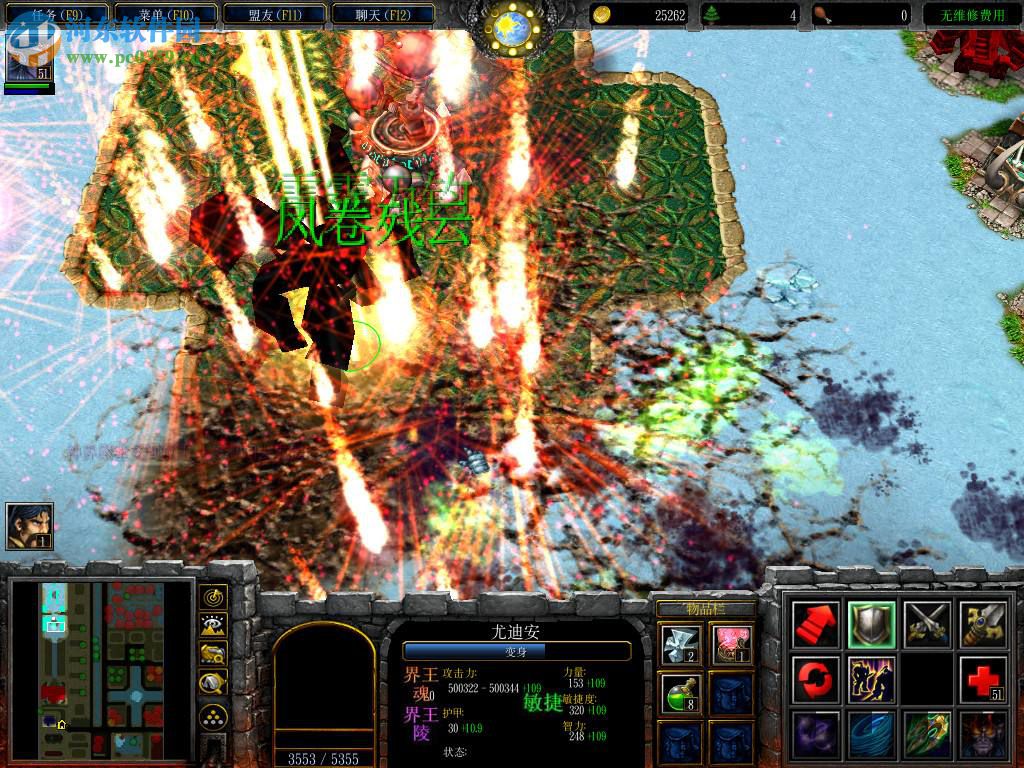Click the red arrow Move command
This screenshot has width=1024, height=768.
tap(814, 625)
